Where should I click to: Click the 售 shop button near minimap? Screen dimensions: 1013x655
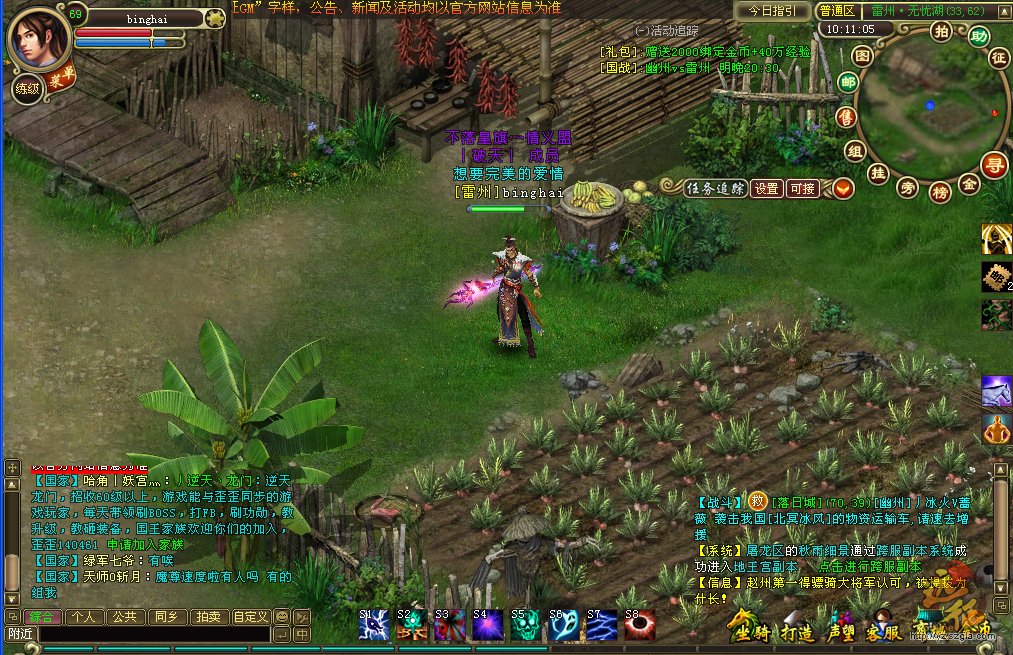pyautogui.click(x=846, y=117)
